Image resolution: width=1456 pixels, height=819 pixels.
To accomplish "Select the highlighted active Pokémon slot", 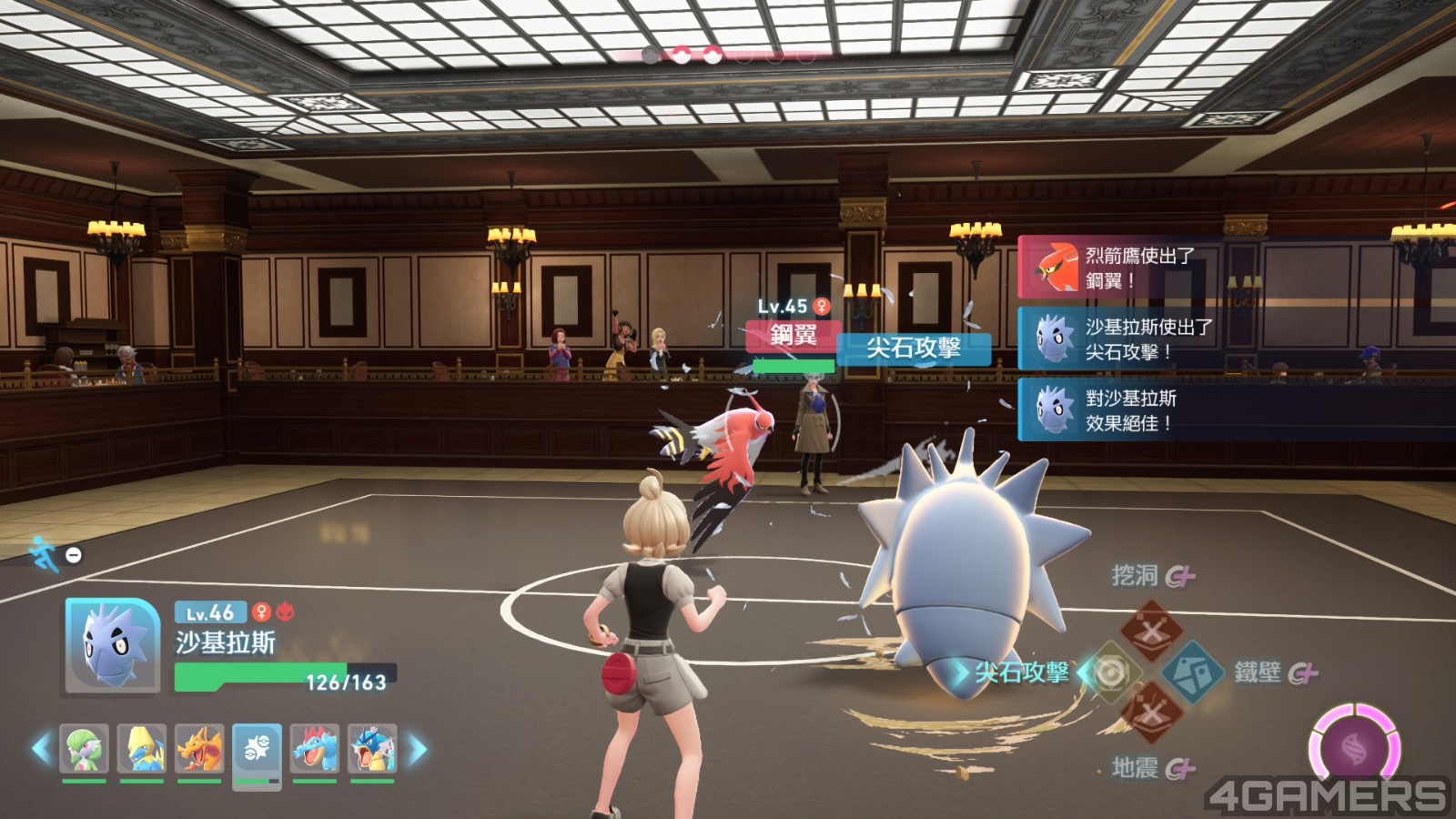I will [257, 750].
